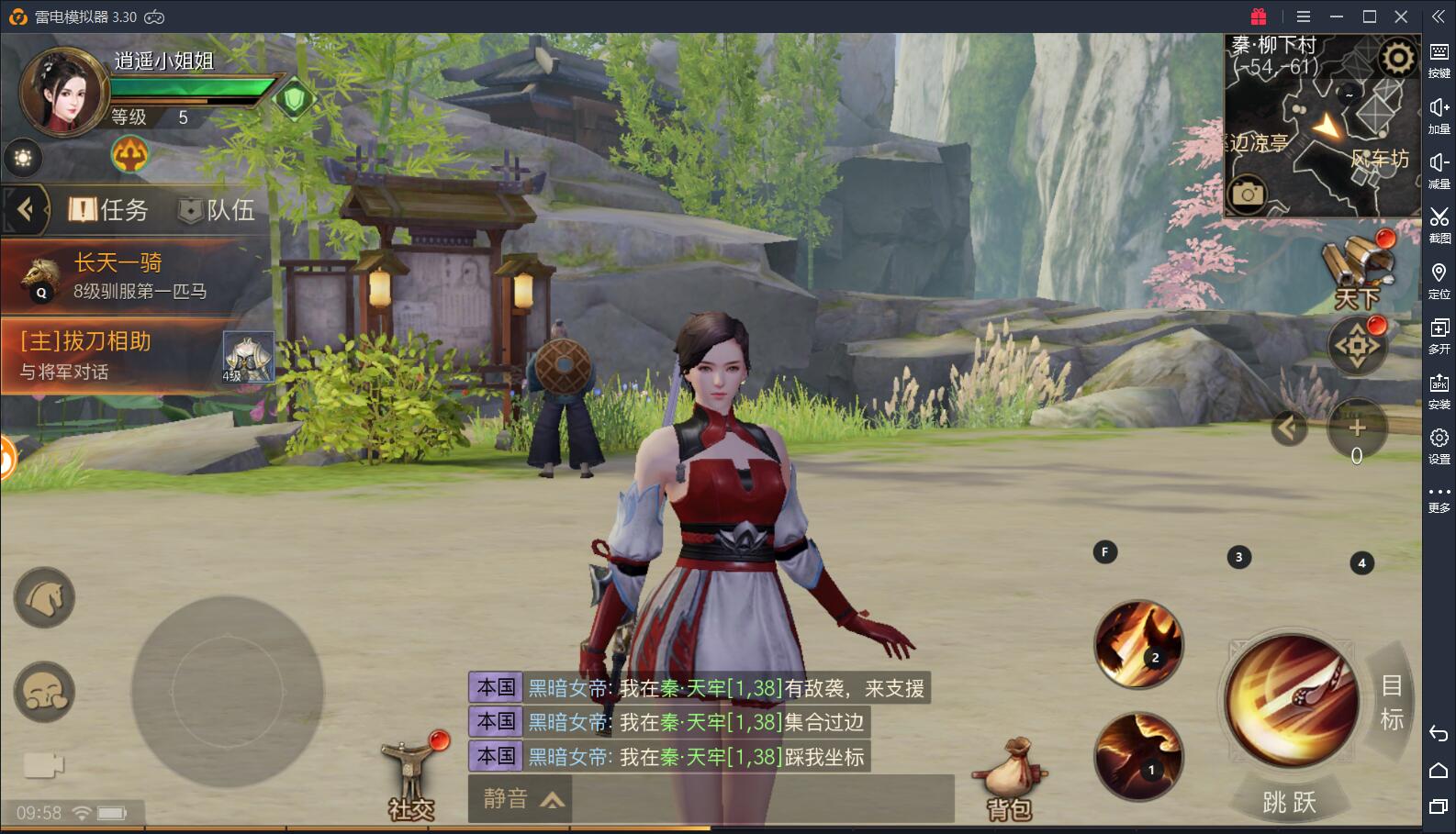This screenshot has width=1456, height=834.
Task: Open the player portrait 逍遥小姐姐
Action: (x=62, y=92)
